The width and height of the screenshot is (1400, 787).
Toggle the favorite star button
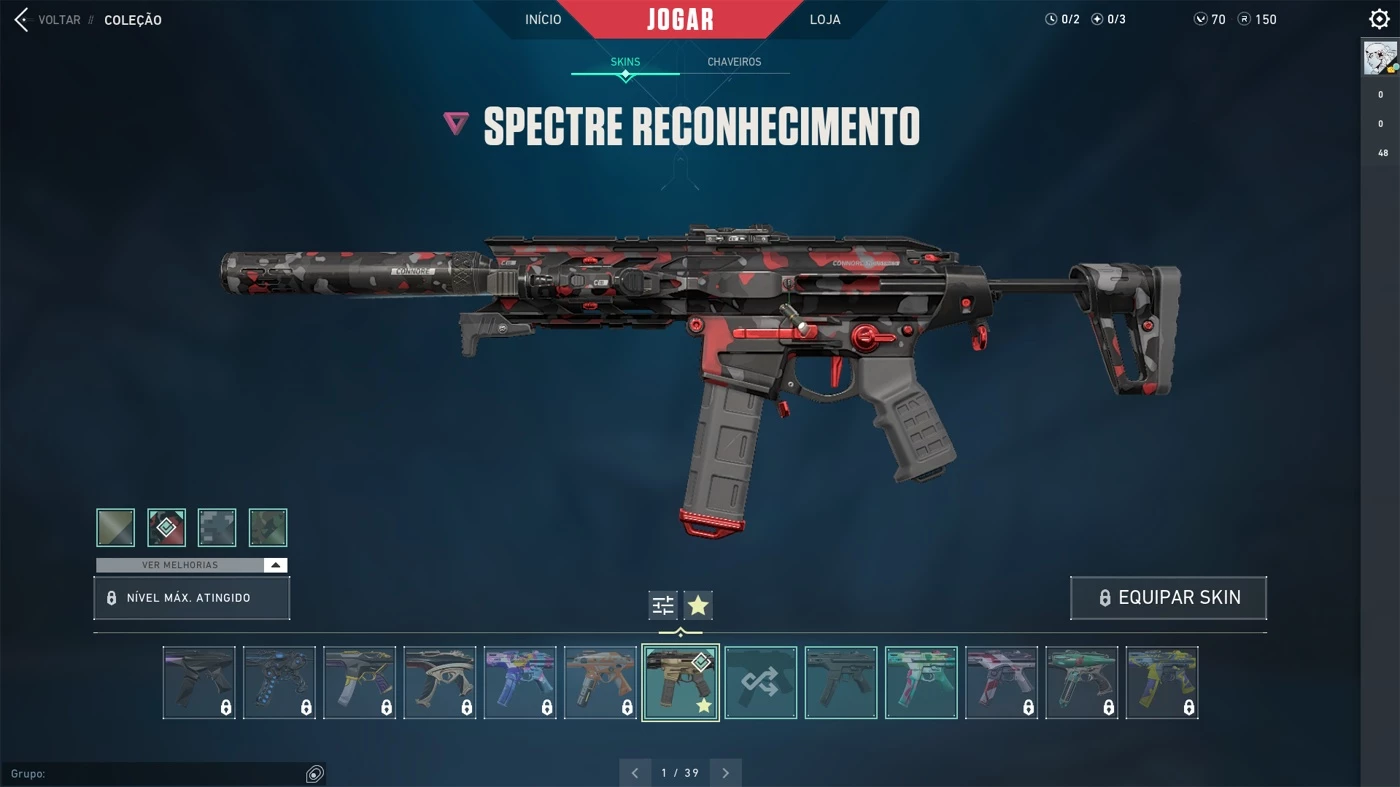[698, 605]
